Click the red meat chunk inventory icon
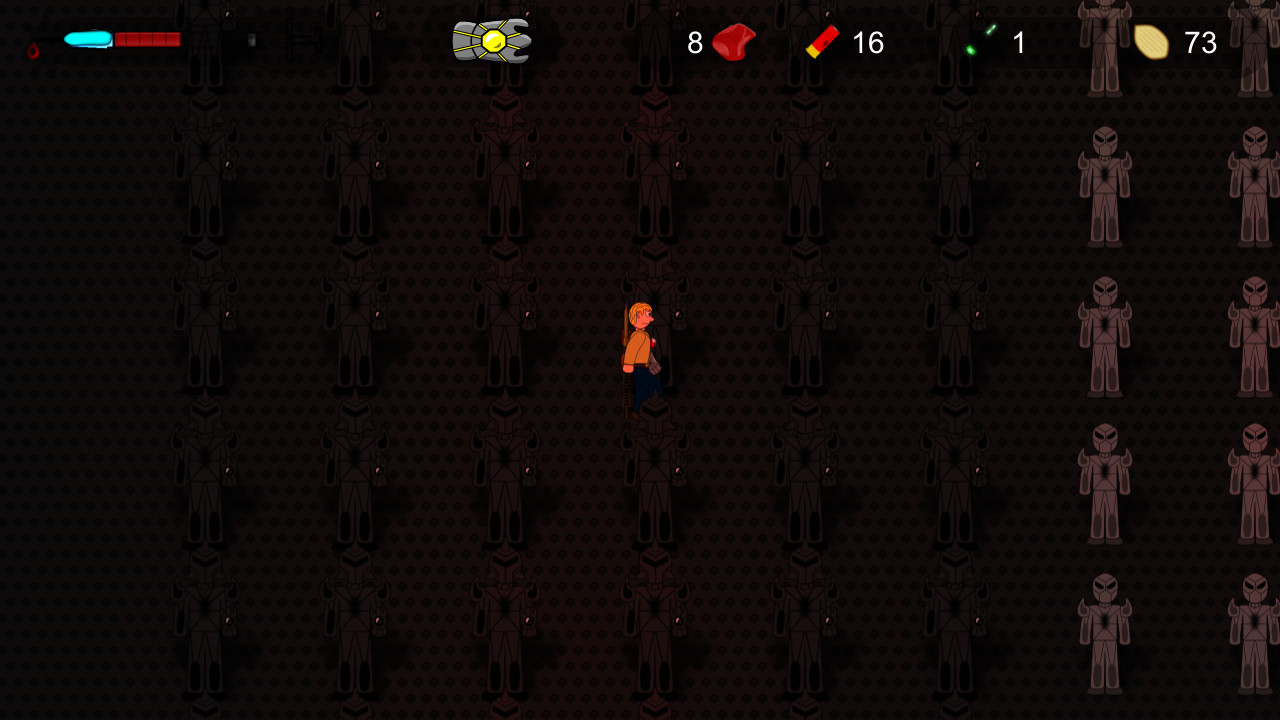 [x=732, y=43]
